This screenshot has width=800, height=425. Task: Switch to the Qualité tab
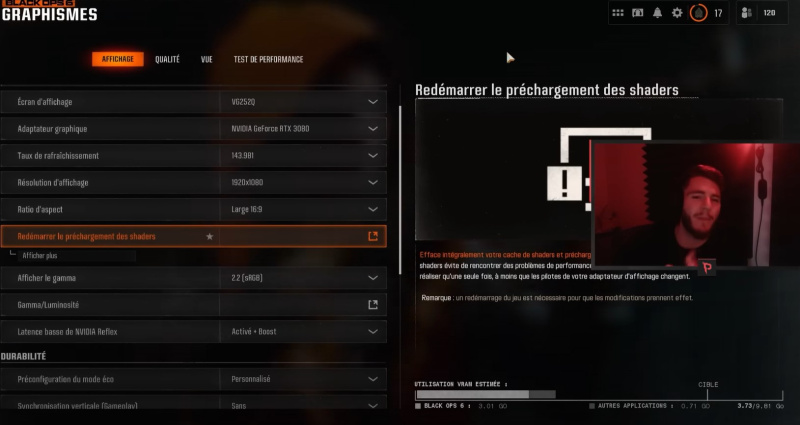pyautogui.click(x=167, y=59)
